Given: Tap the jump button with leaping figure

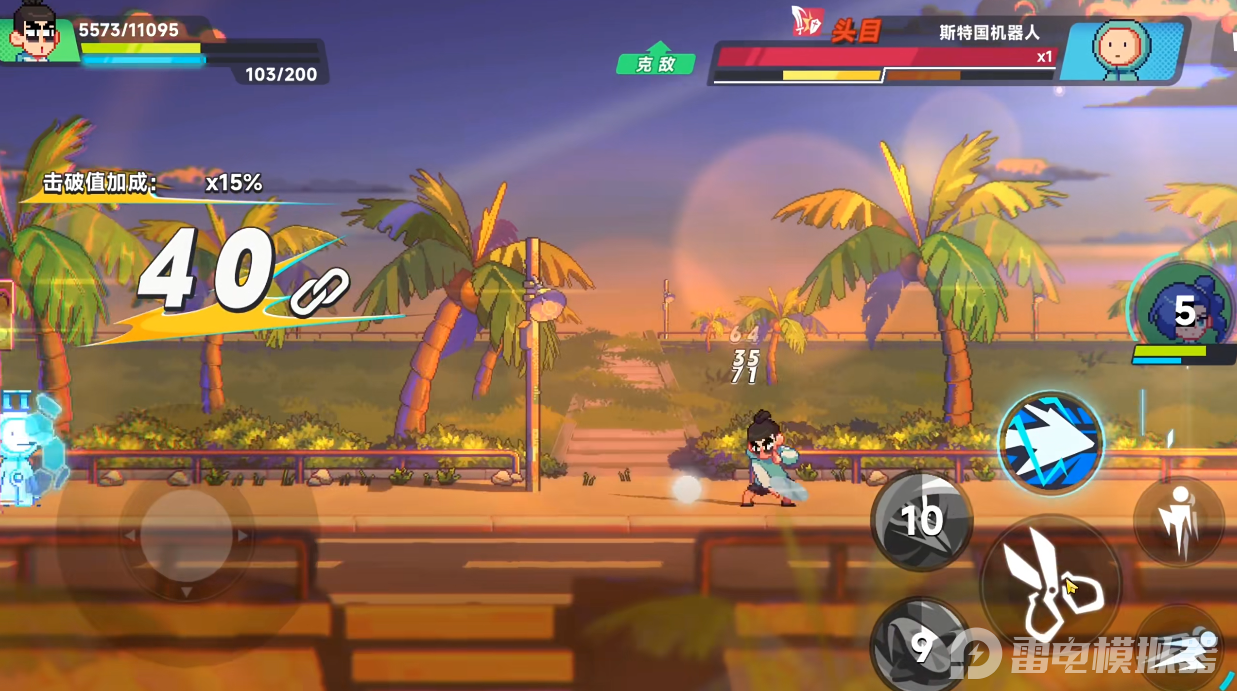Looking at the screenshot, I should [x=1179, y=520].
